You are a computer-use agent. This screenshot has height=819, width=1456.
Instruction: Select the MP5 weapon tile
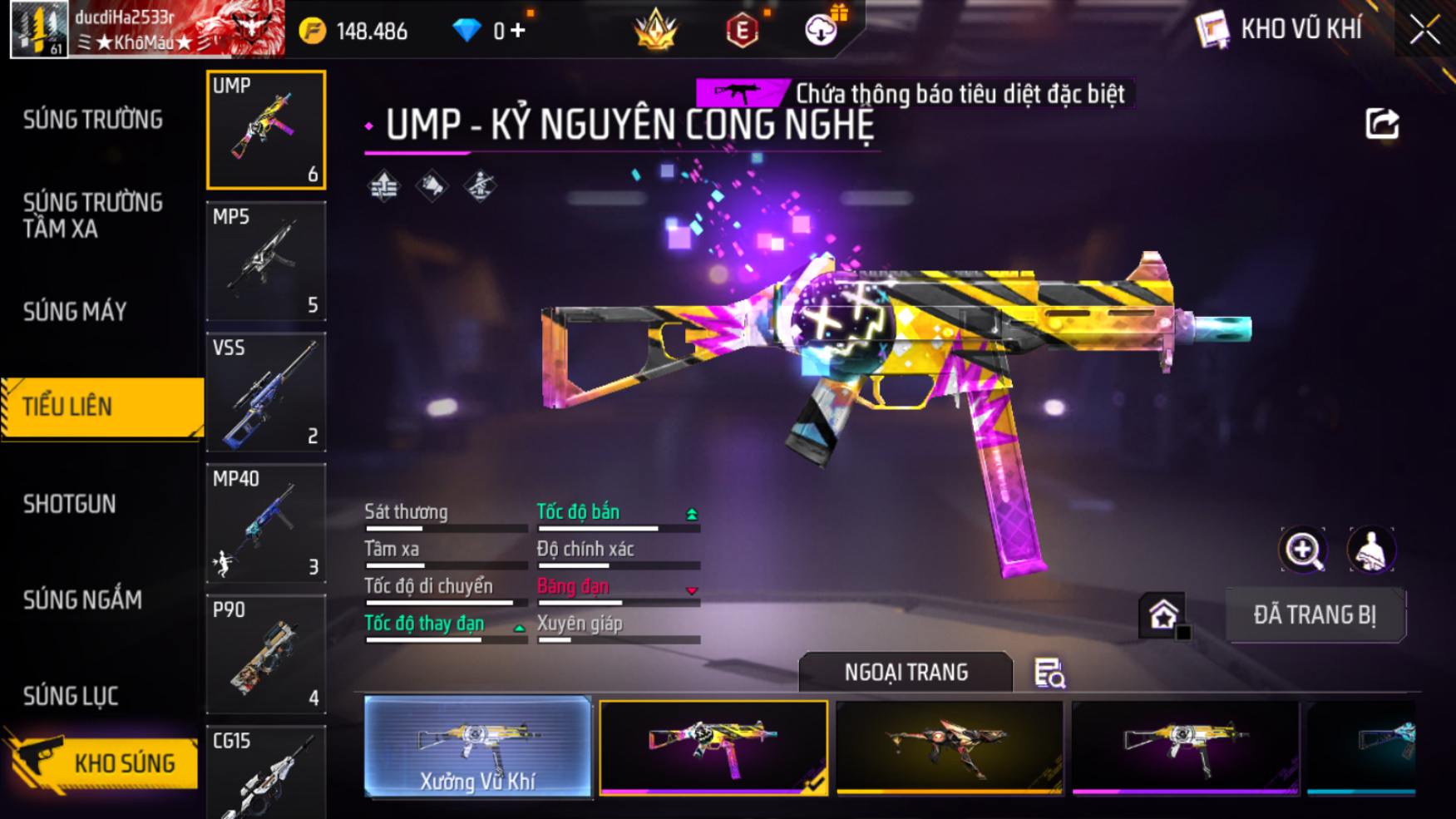pyautogui.click(x=266, y=261)
